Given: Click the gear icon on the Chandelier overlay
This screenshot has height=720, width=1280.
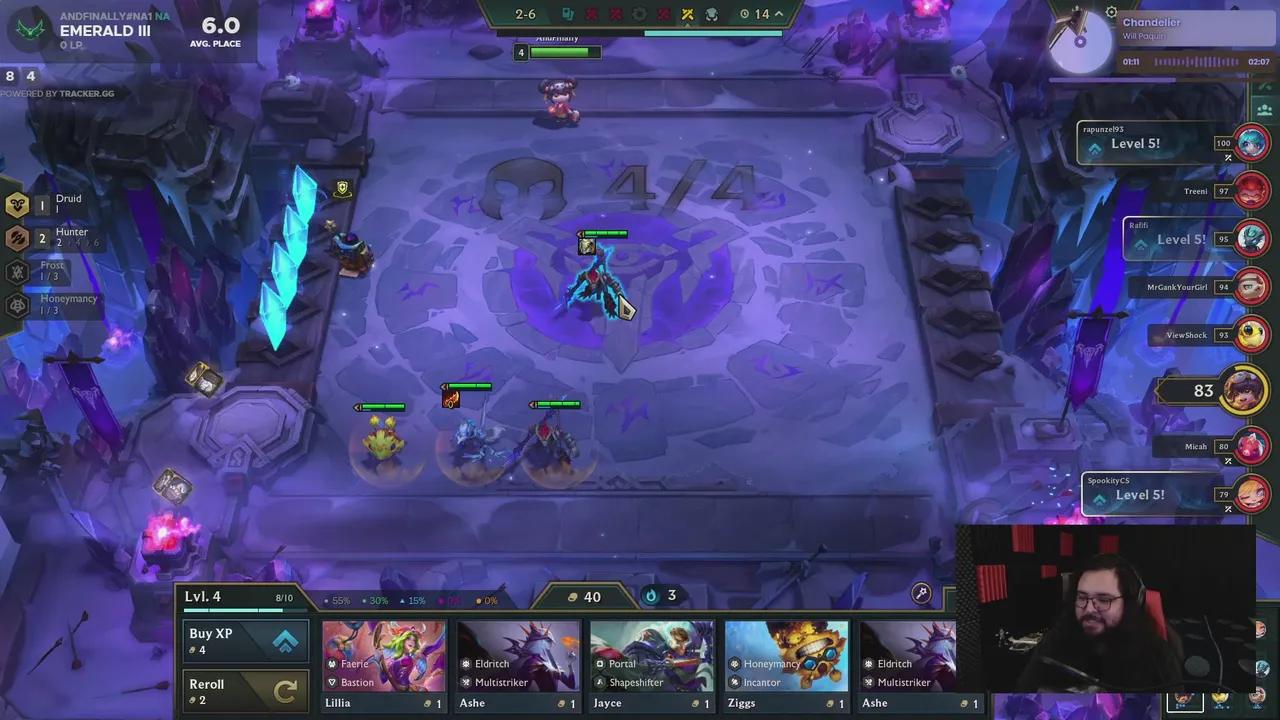Looking at the screenshot, I should tap(1112, 12).
